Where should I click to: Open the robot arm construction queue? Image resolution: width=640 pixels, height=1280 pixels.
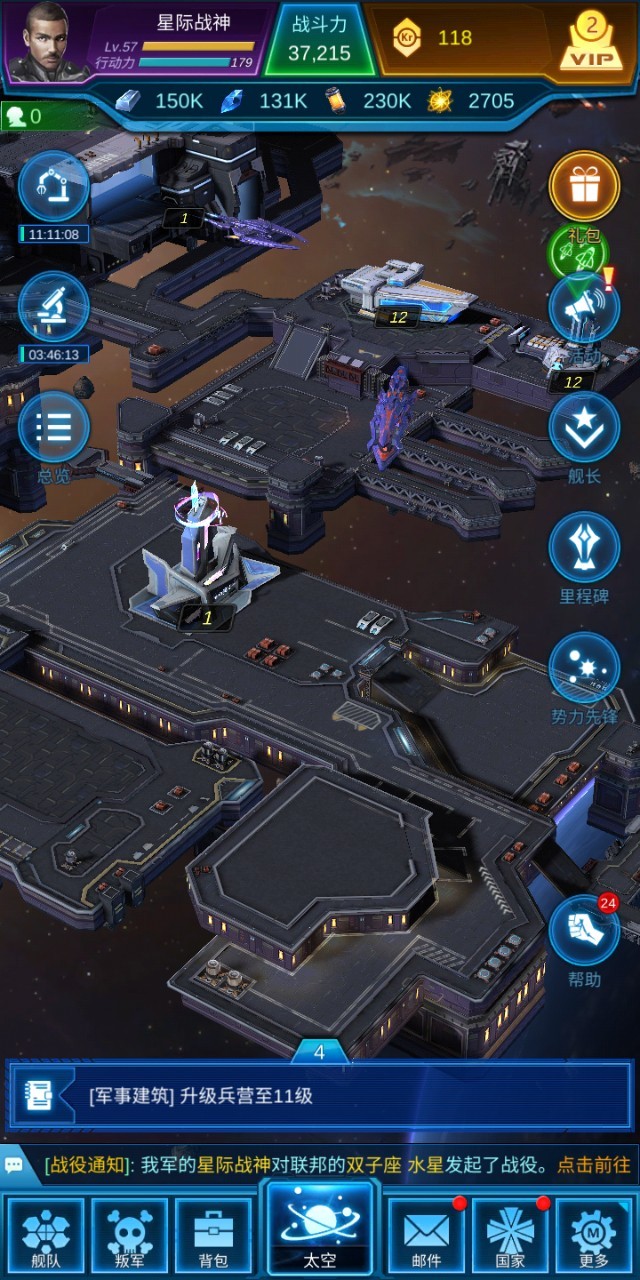tap(54, 187)
